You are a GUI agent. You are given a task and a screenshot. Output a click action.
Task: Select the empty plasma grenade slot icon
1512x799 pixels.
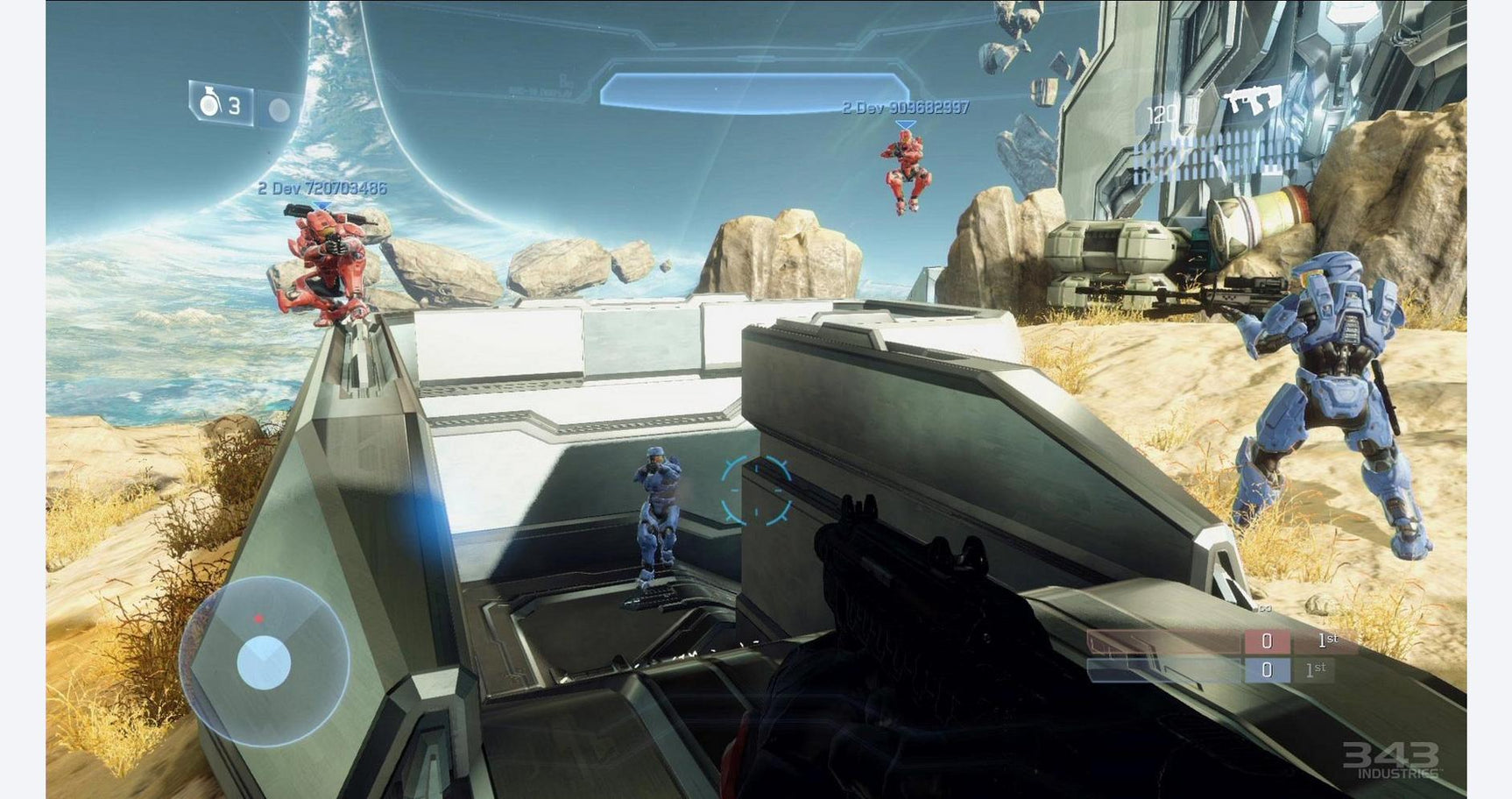coord(280,110)
